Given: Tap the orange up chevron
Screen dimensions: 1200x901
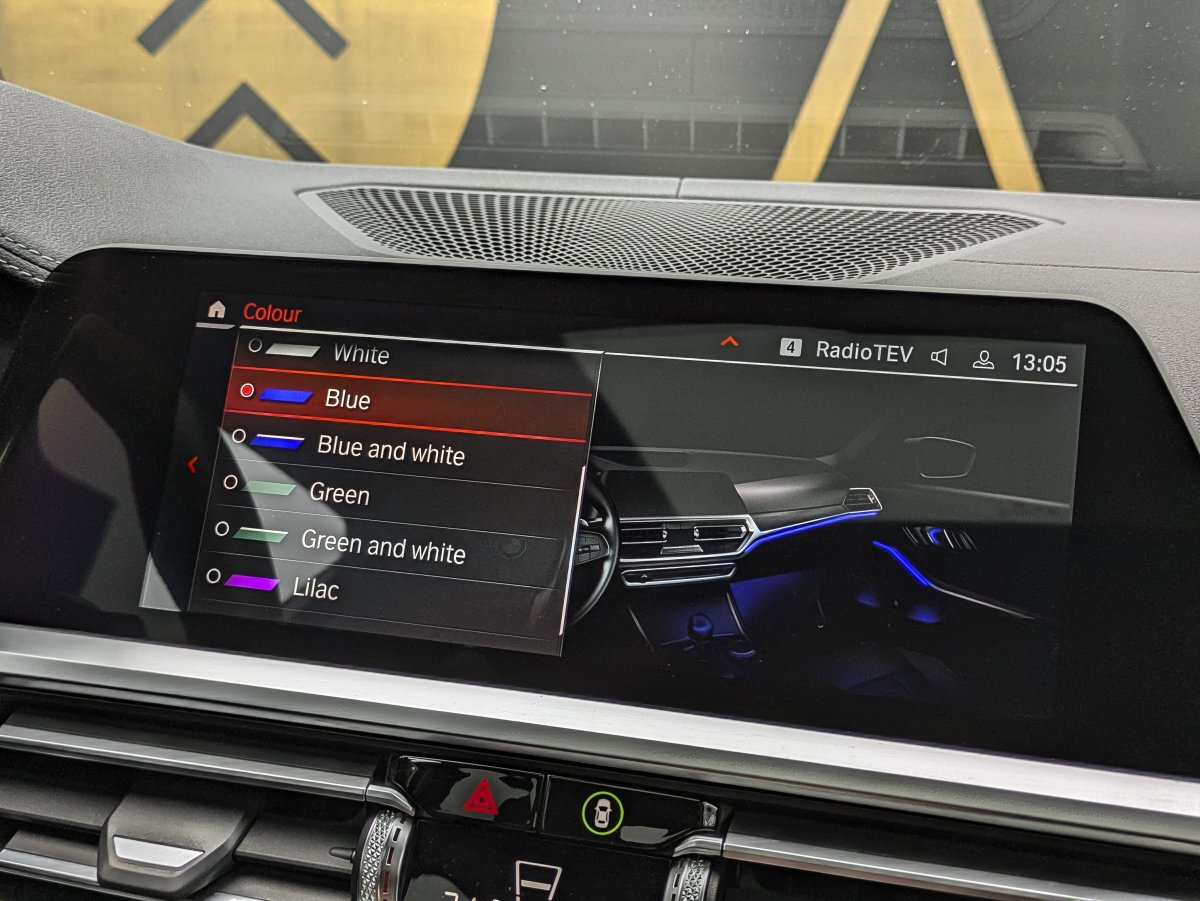Looking at the screenshot, I should (729, 342).
